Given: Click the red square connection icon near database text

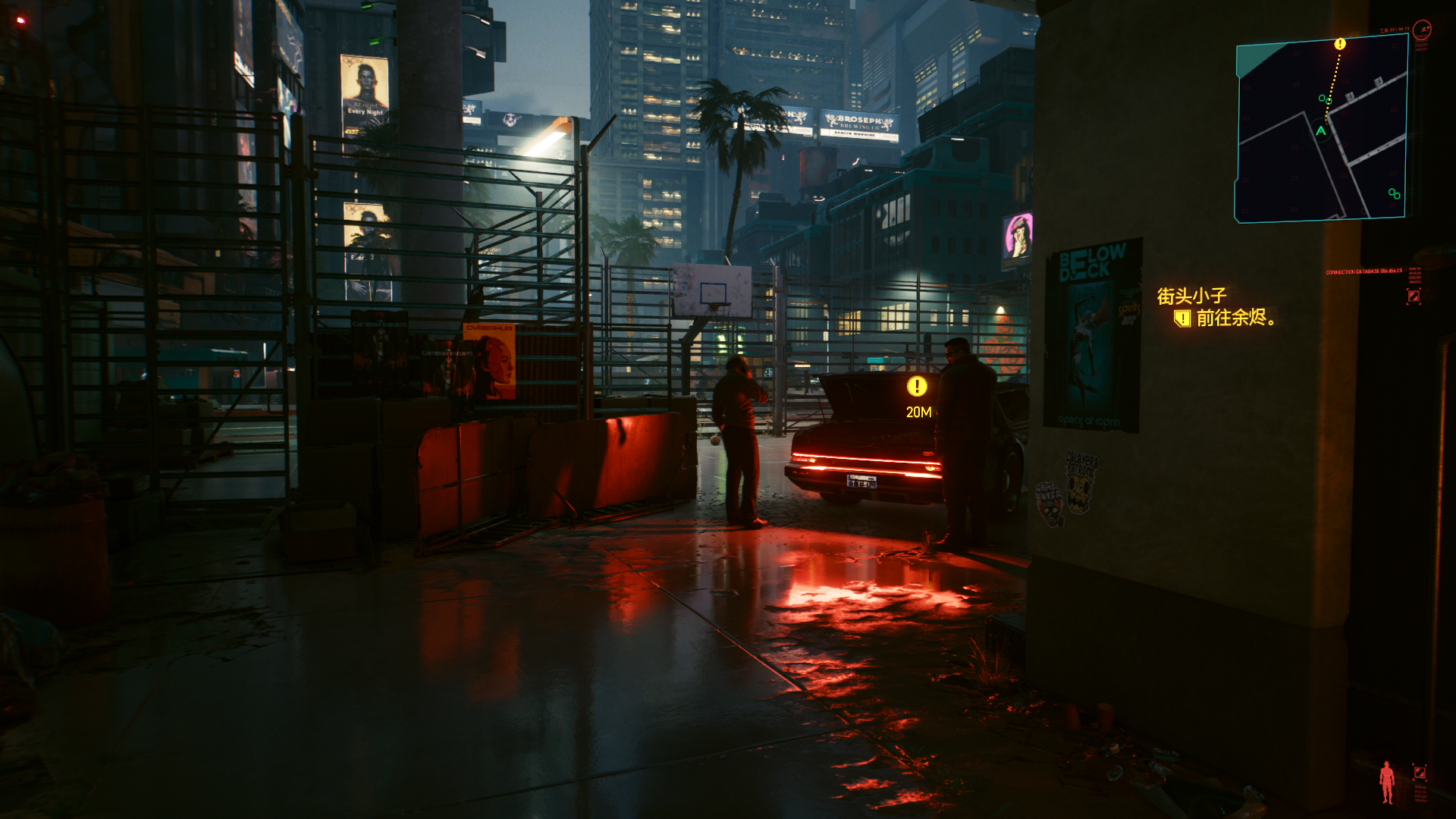Looking at the screenshot, I should click(x=1414, y=294).
